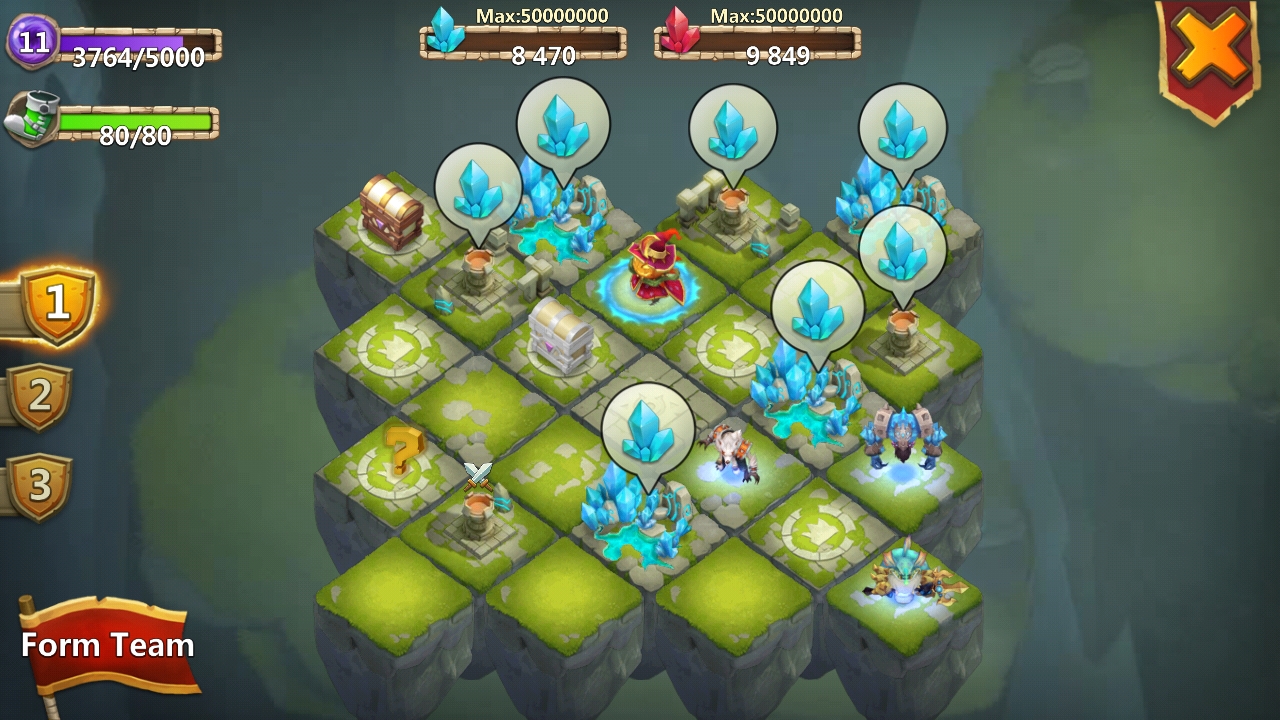Switch to shield tab 2
Screen dimensions: 1280x720
coord(40,396)
